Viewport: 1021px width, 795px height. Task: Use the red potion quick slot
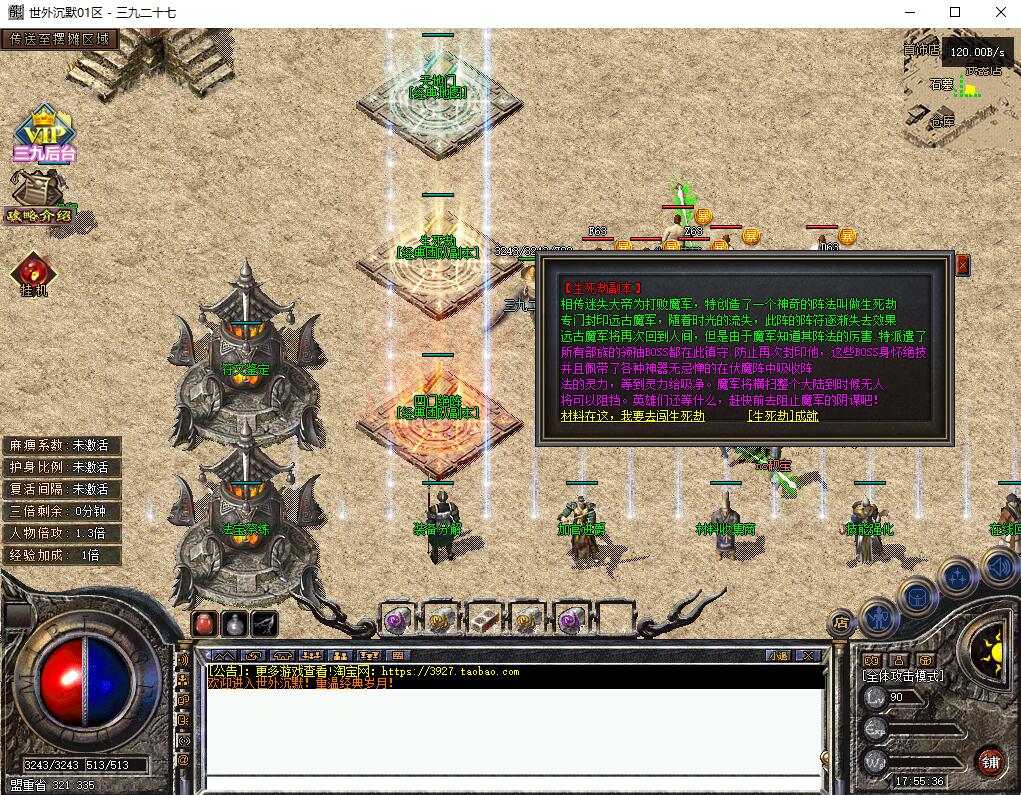[x=204, y=623]
